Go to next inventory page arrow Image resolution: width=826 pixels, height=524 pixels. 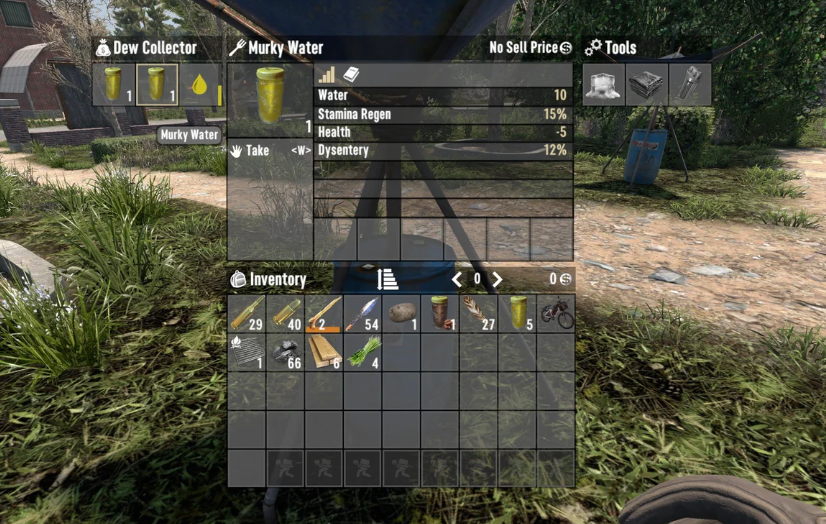(497, 280)
